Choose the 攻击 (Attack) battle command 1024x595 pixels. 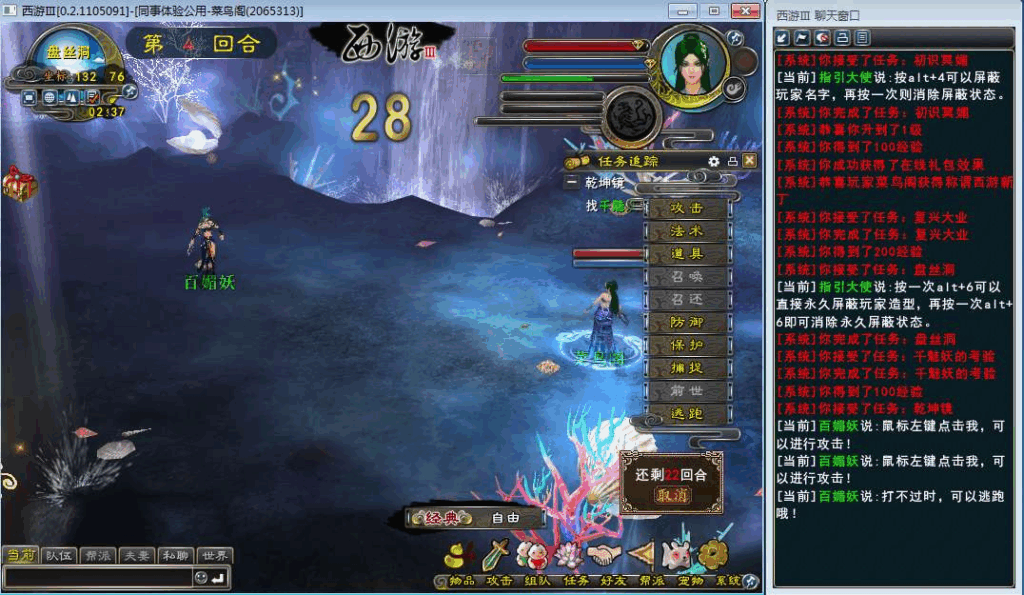point(686,209)
